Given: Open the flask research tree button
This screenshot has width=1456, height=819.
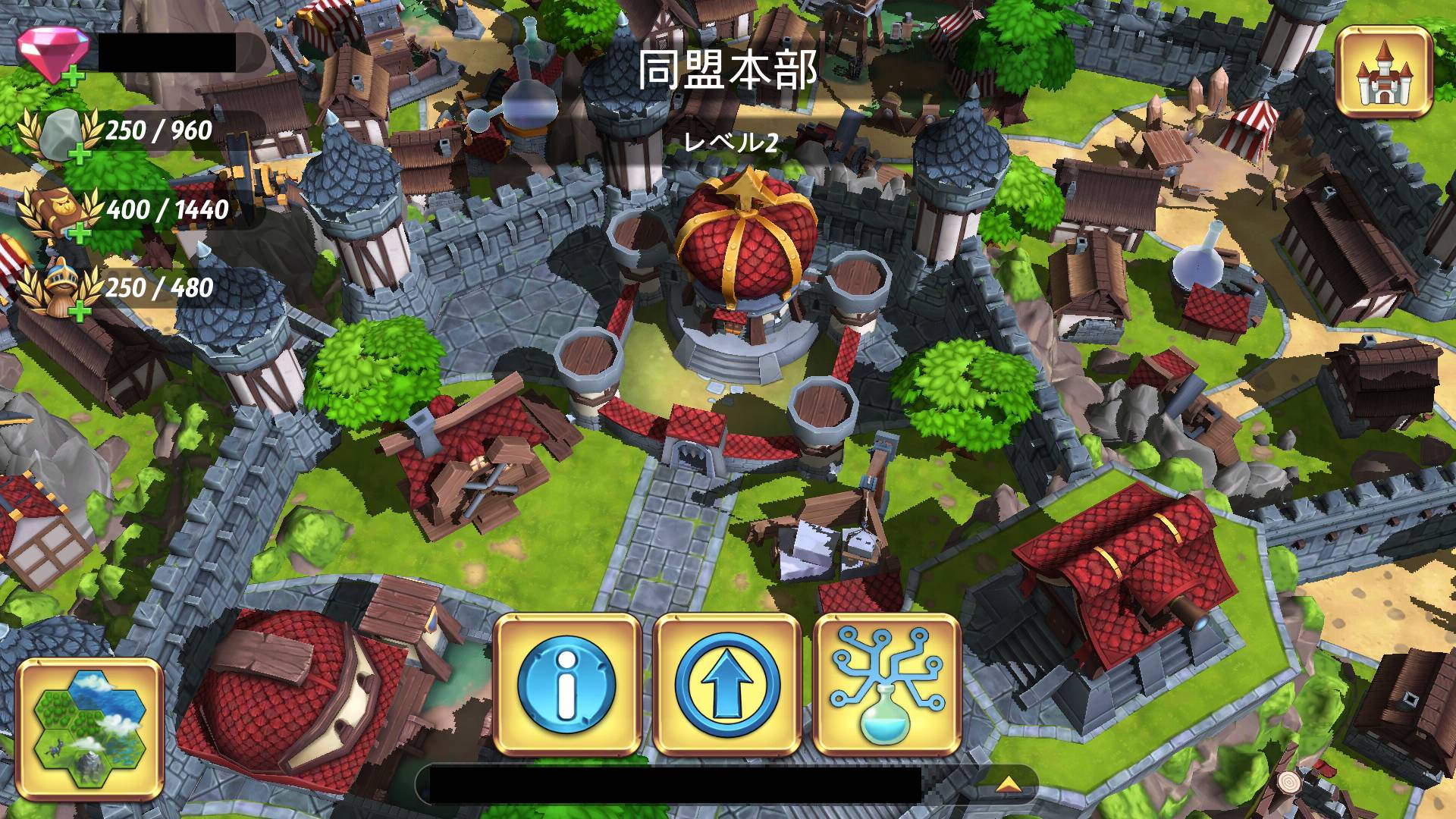Looking at the screenshot, I should [x=886, y=685].
